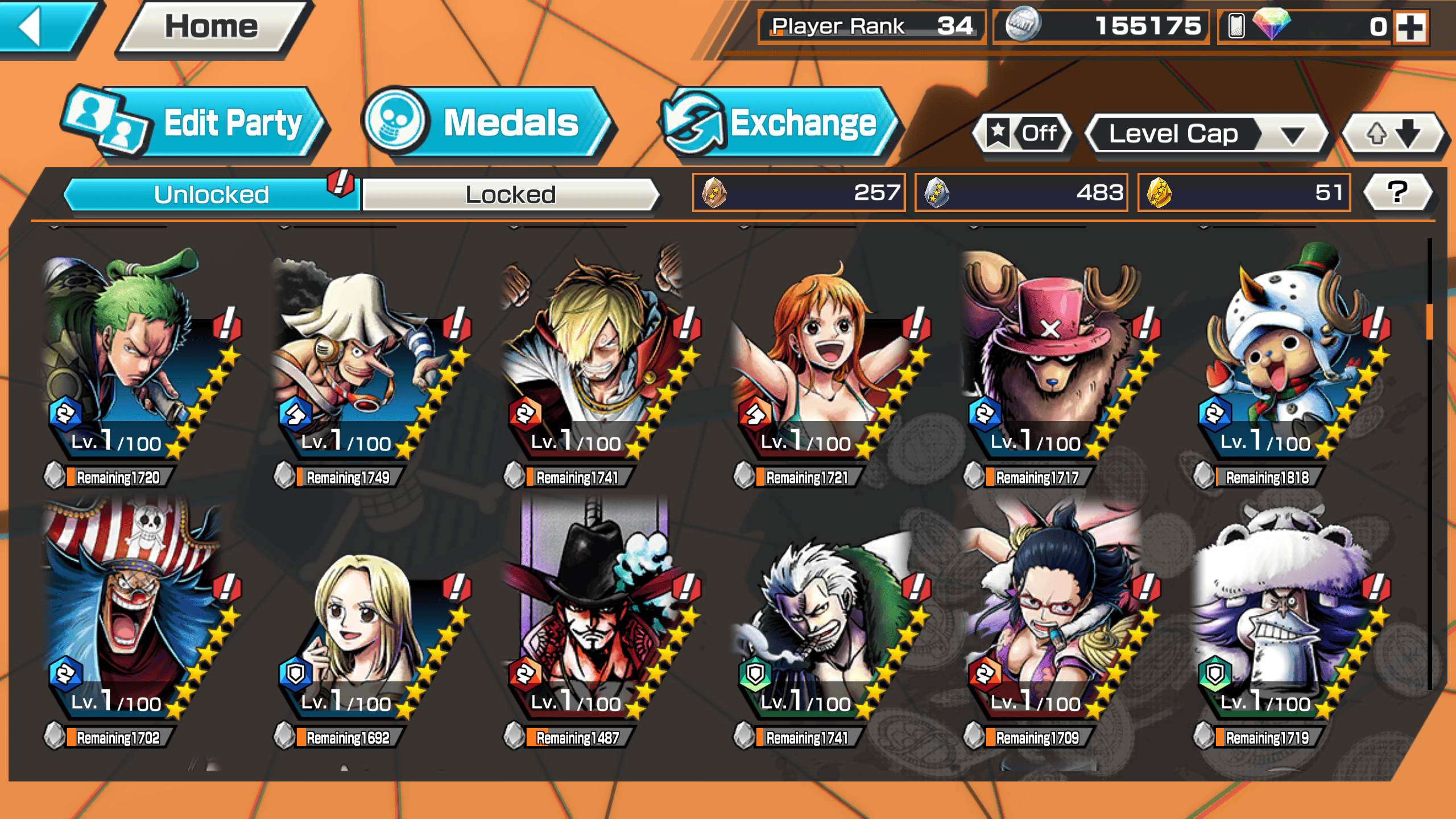
Task: Return to the Home screen
Action: [x=212, y=27]
